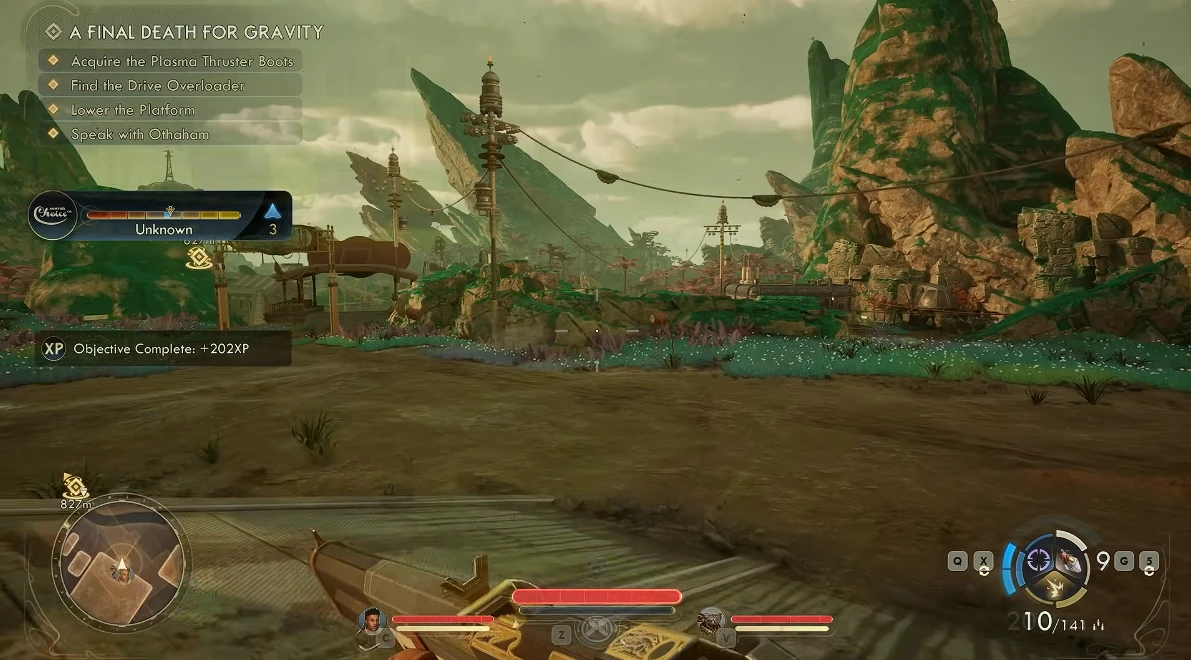Select the right companion portrait
1191x660 pixels.
pyautogui.click(x=711, y=621)
